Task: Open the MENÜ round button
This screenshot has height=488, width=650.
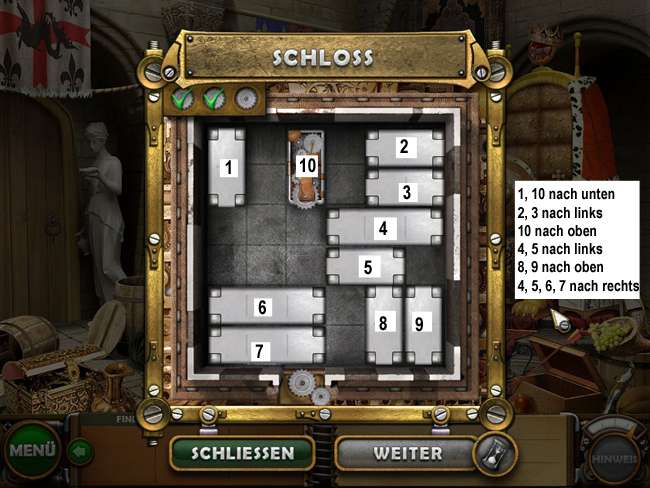Action: pos(32,450)
